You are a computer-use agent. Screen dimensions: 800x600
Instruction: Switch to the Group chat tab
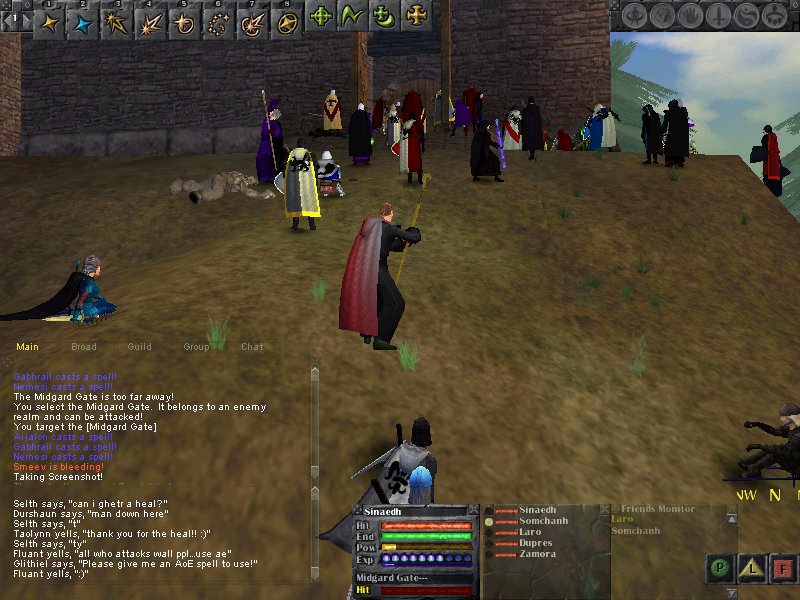pyautogui.click(x=196, y=347)
